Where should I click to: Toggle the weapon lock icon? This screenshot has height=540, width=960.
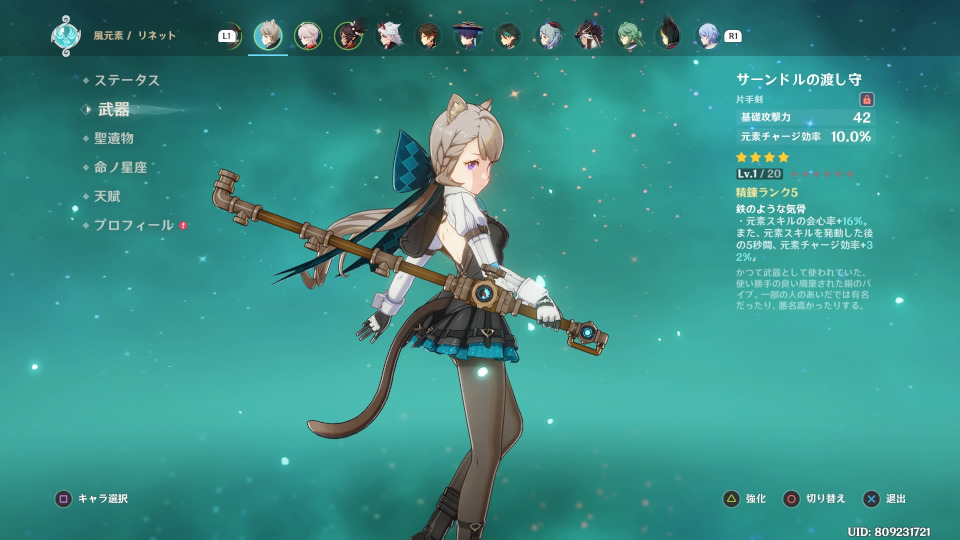click(867, 99)
